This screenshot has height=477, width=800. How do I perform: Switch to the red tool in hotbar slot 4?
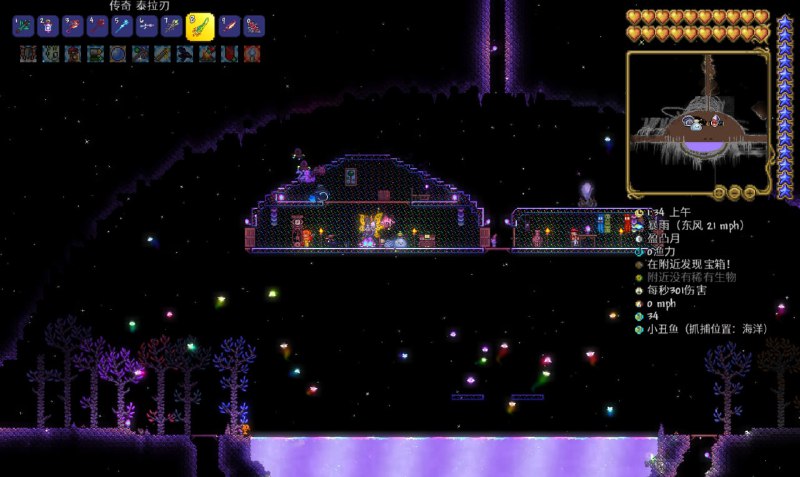point(97,26)
